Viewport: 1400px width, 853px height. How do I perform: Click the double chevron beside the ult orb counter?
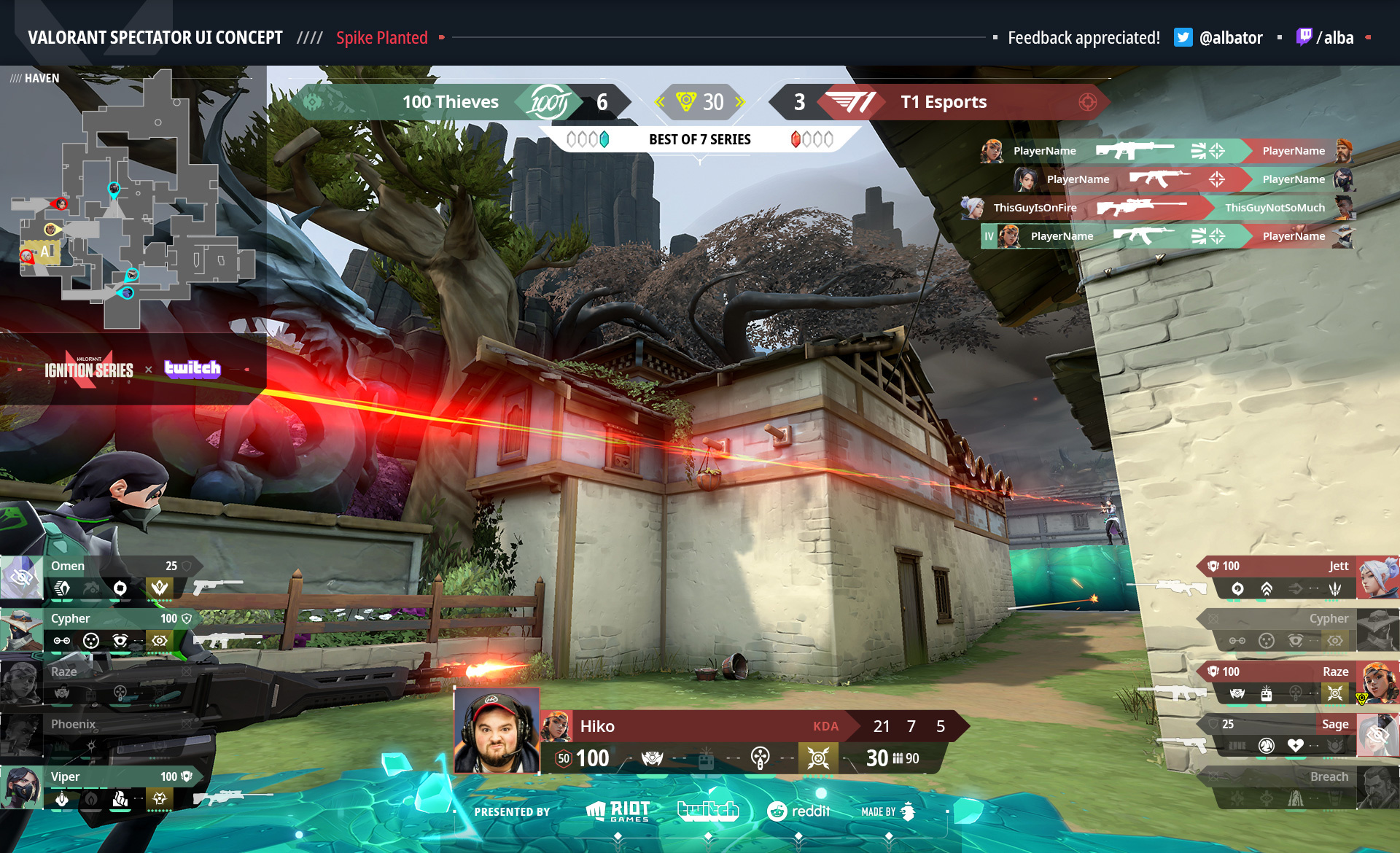coord(660,102)
